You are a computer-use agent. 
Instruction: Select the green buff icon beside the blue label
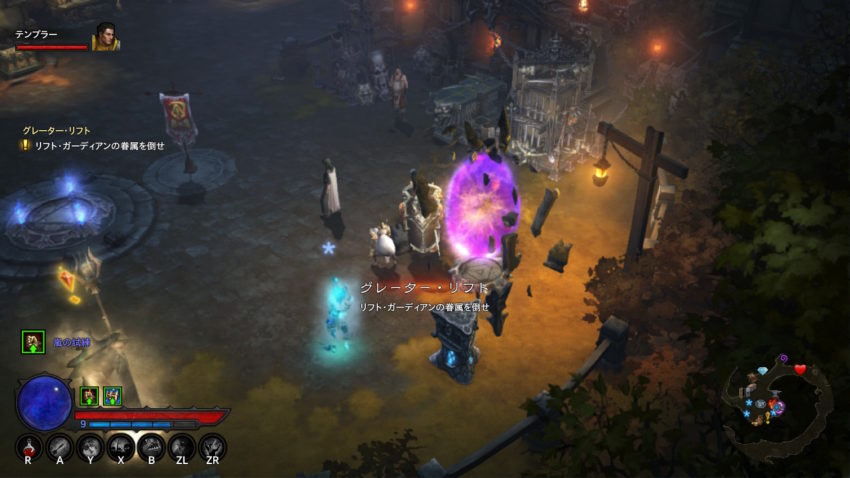tap(33, 342)
